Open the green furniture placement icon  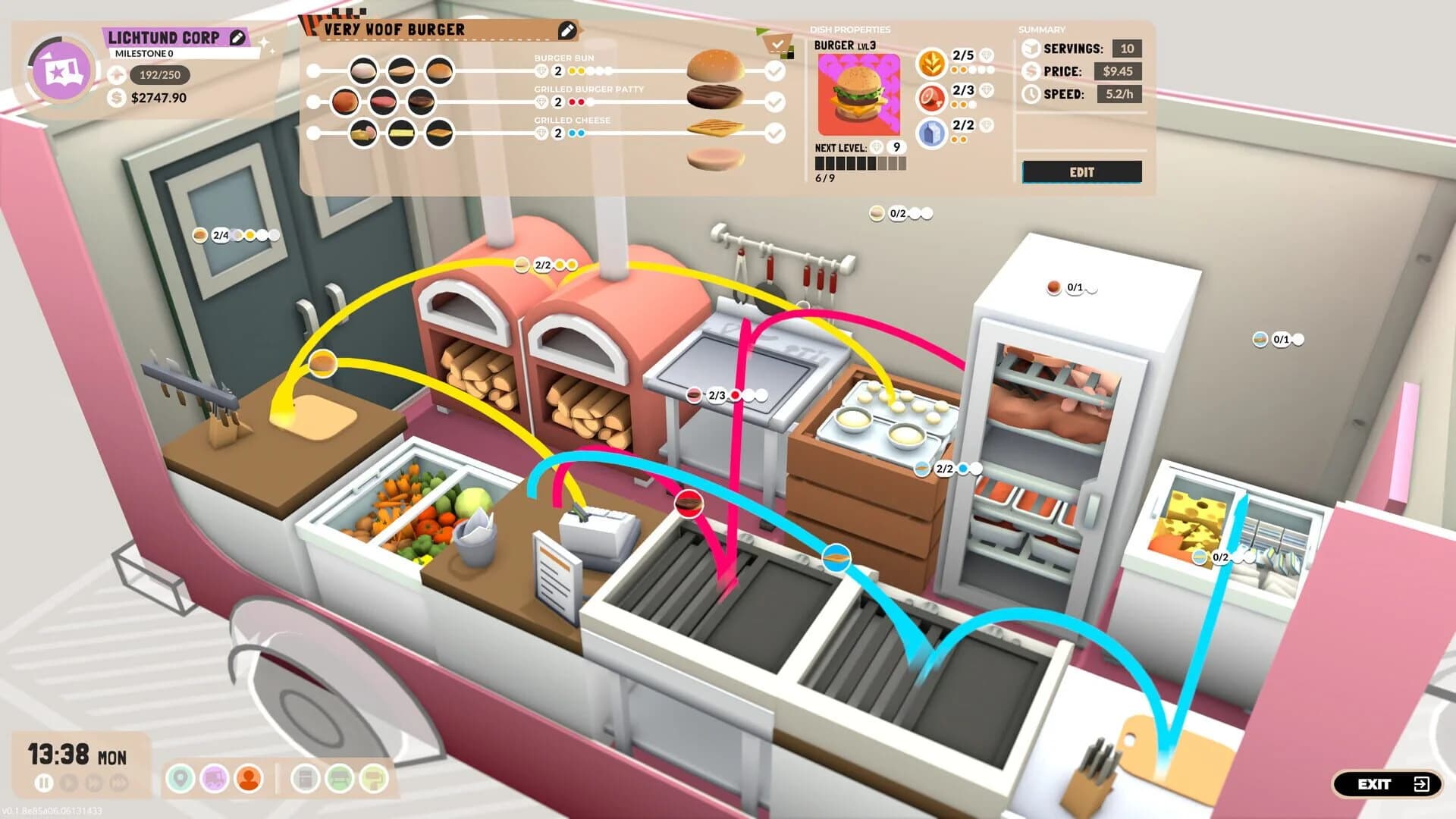339,778
